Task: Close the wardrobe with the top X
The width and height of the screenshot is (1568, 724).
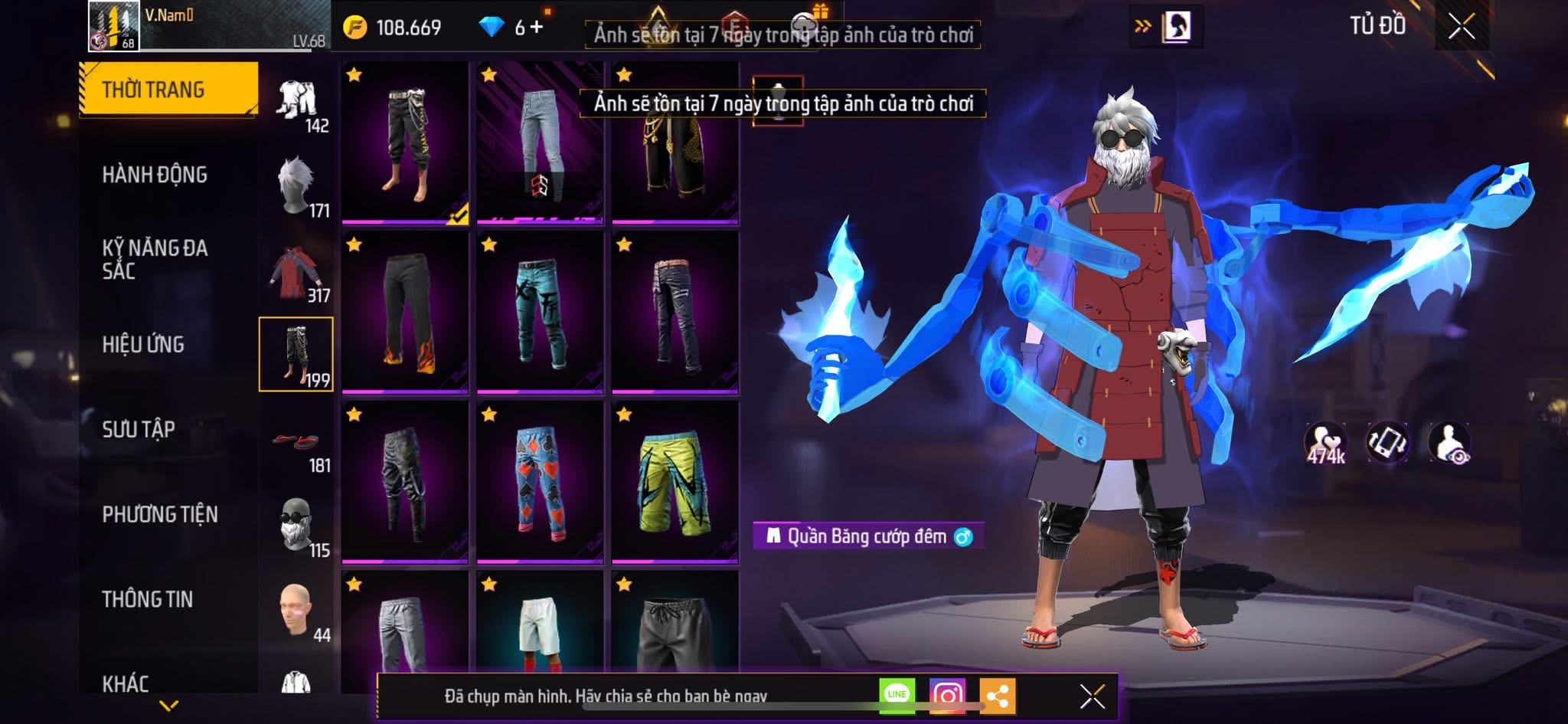Action: 1461,28
